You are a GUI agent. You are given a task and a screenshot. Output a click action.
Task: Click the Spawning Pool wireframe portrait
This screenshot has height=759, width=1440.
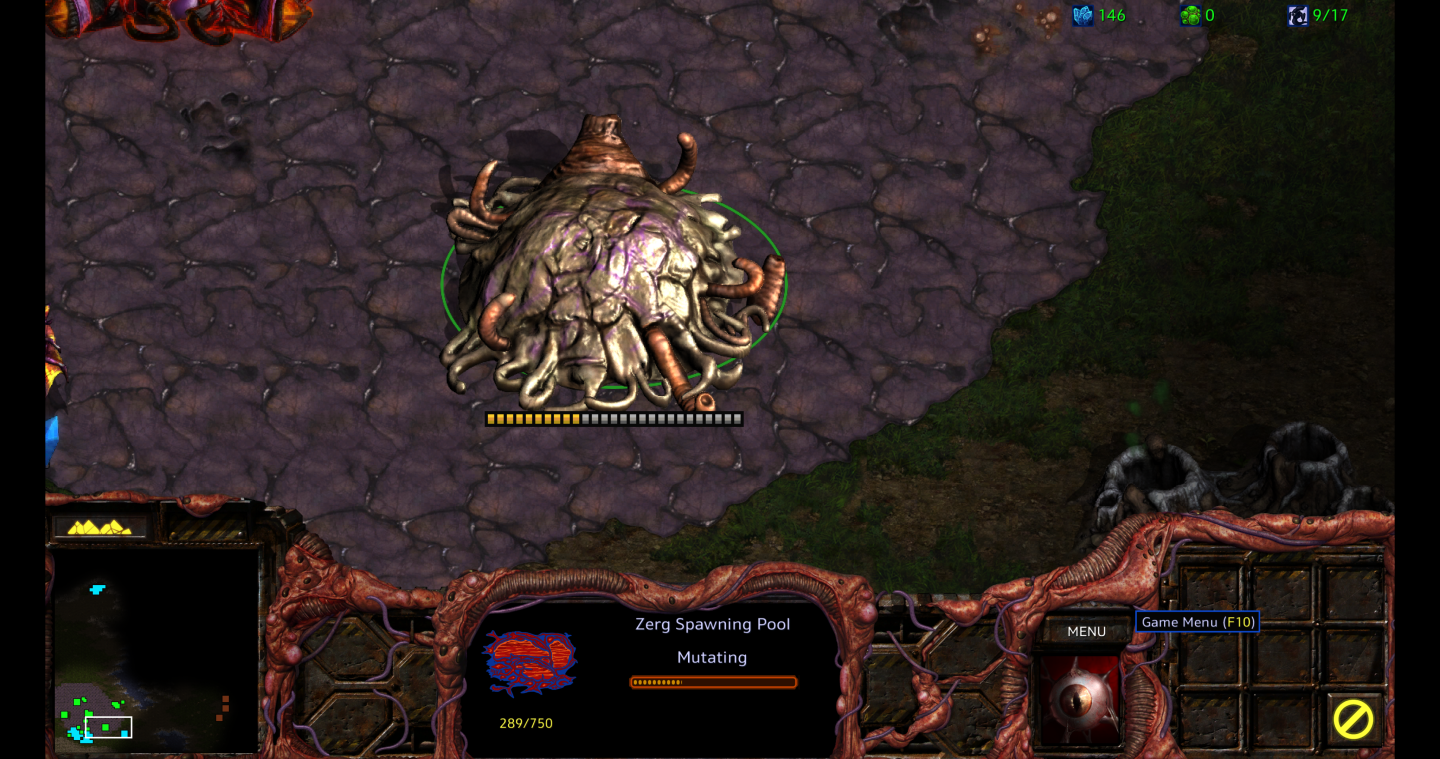click(x=528, y=662)
